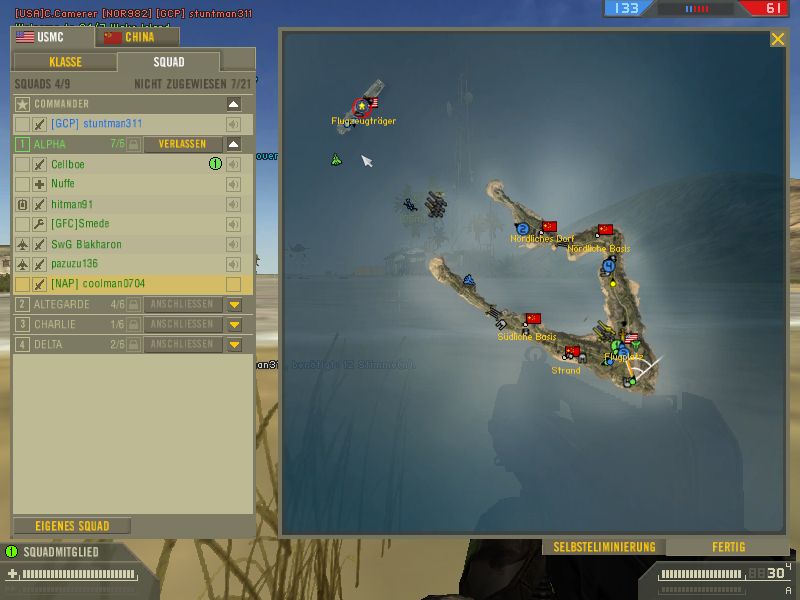800x600 pixels.
Task: Mute player Nuffe with the speaker icon
Action: coord(234,184)
